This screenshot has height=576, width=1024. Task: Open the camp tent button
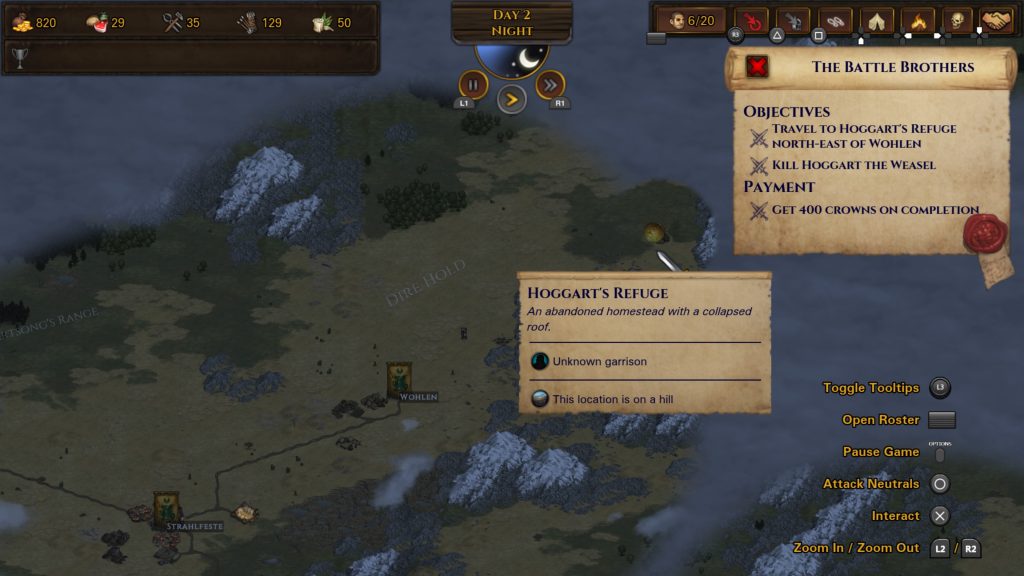(x=876, y=20)
